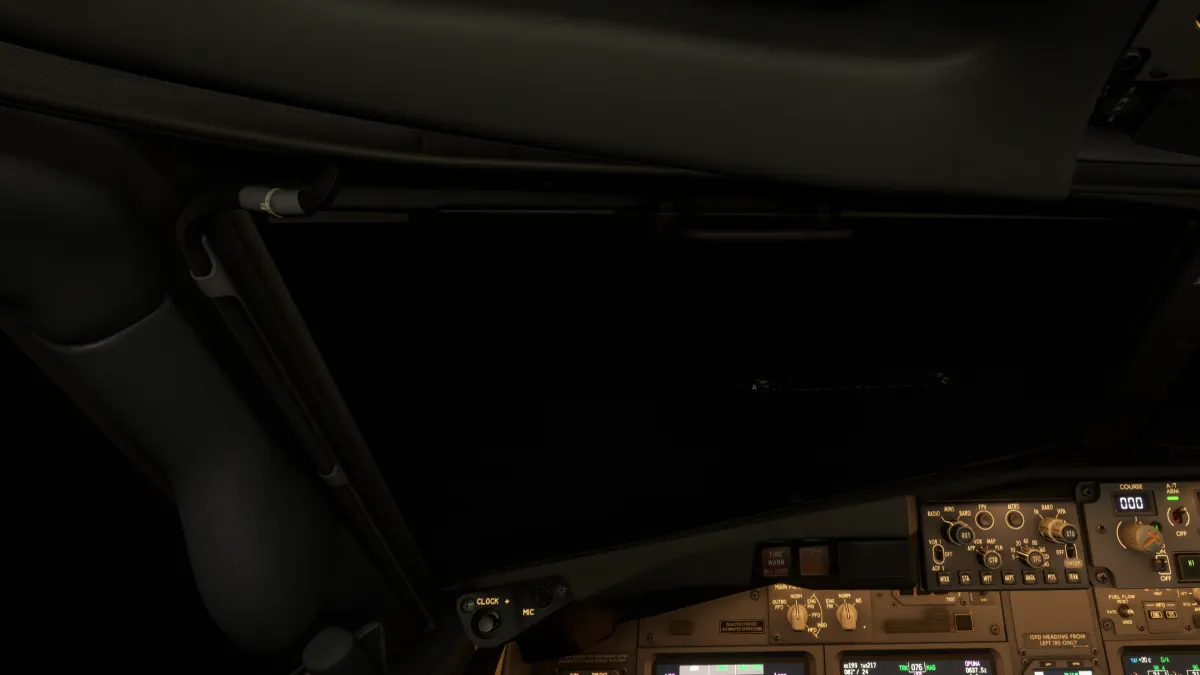
Task: Toggle the TERR terrain display button
Action: click(x=1073, y=577)
